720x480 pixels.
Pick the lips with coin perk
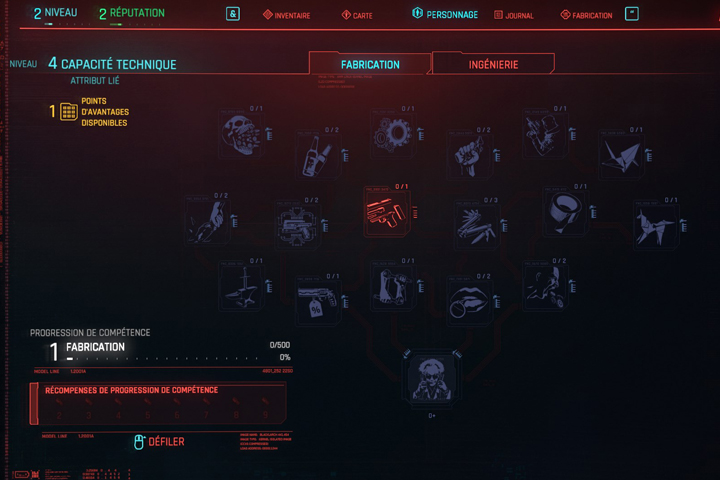pyautogui.click(x=467, y=300)
